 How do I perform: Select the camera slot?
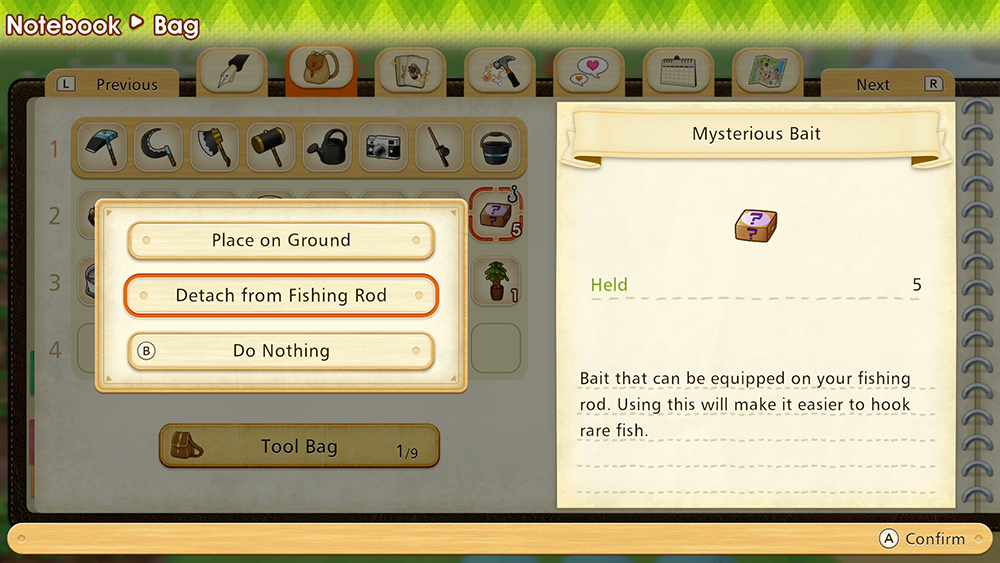click(x=384, y=148)
